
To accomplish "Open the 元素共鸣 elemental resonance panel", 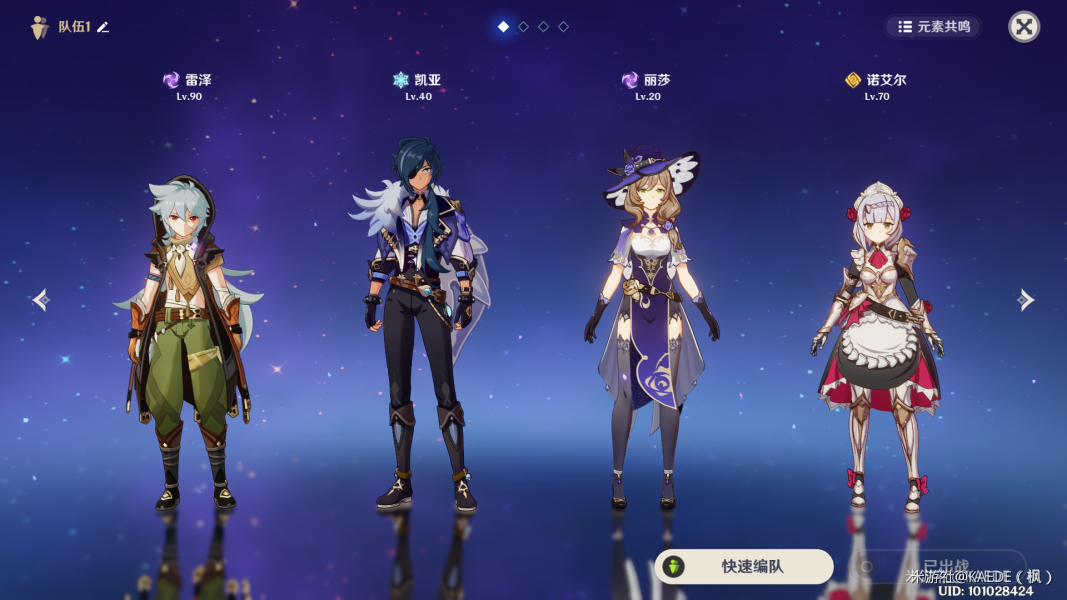I will (x=934, y=27).
